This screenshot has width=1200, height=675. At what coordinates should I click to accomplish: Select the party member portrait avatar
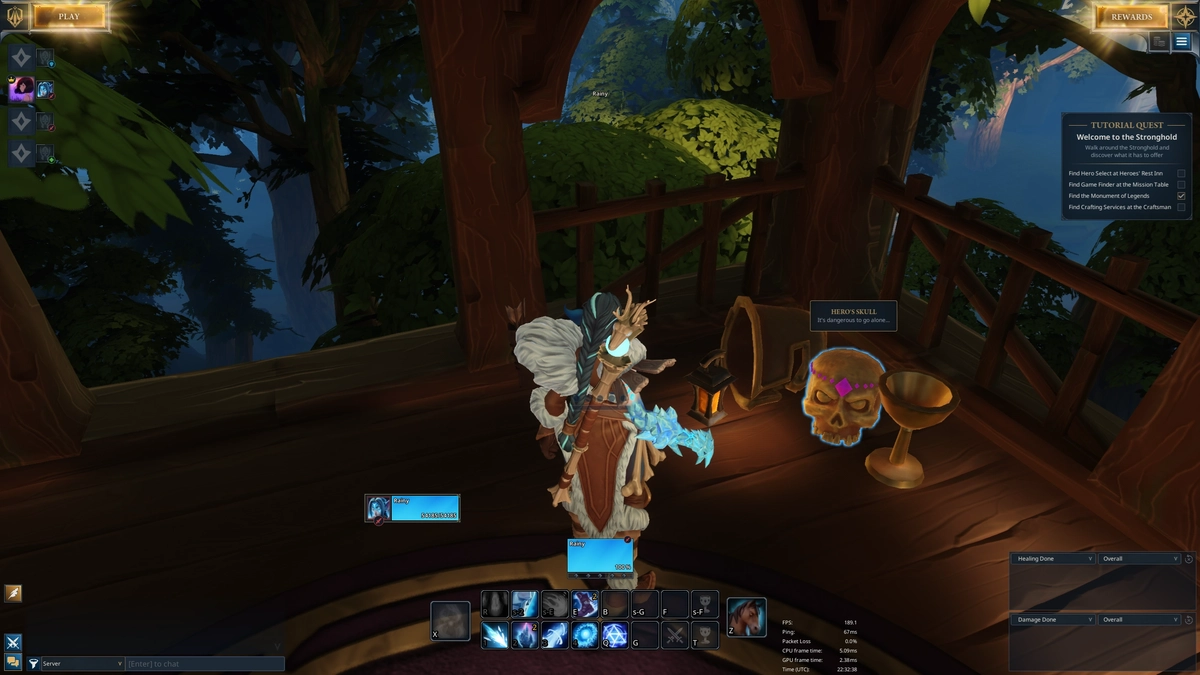click(x=21, y=90)
